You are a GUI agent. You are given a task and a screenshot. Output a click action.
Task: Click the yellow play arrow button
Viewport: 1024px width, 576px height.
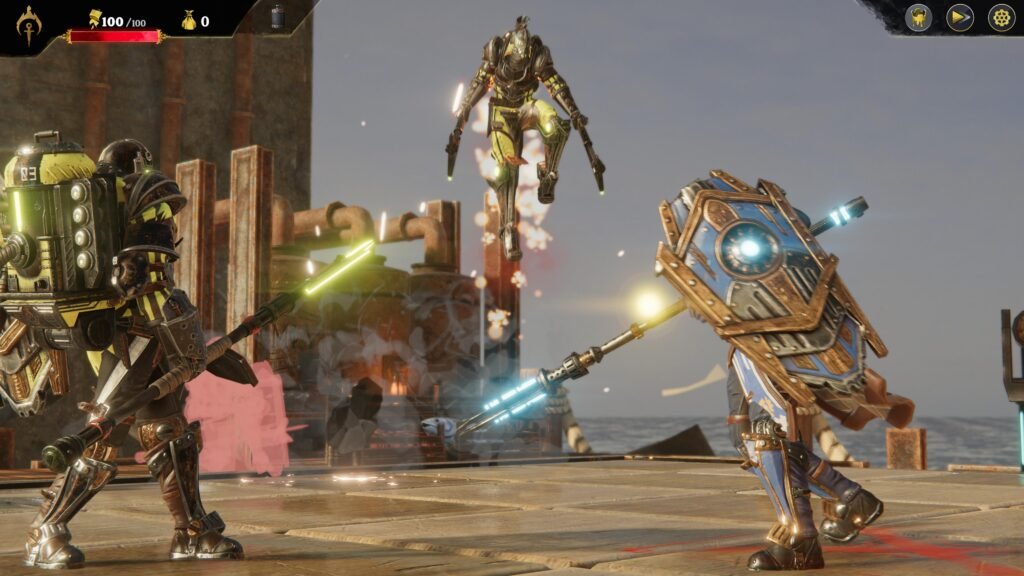click(x=960, y=18)
